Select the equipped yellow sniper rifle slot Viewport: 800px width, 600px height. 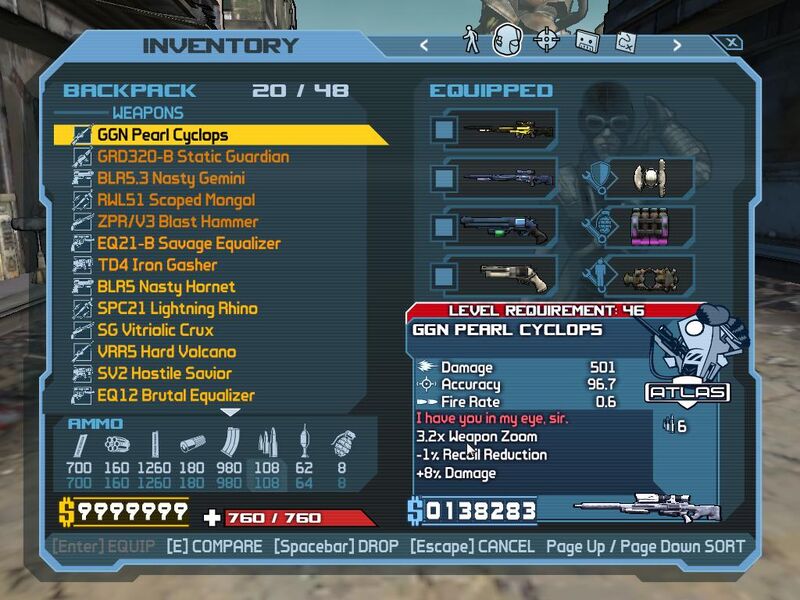pyautogui.click(x=500, y=130)
